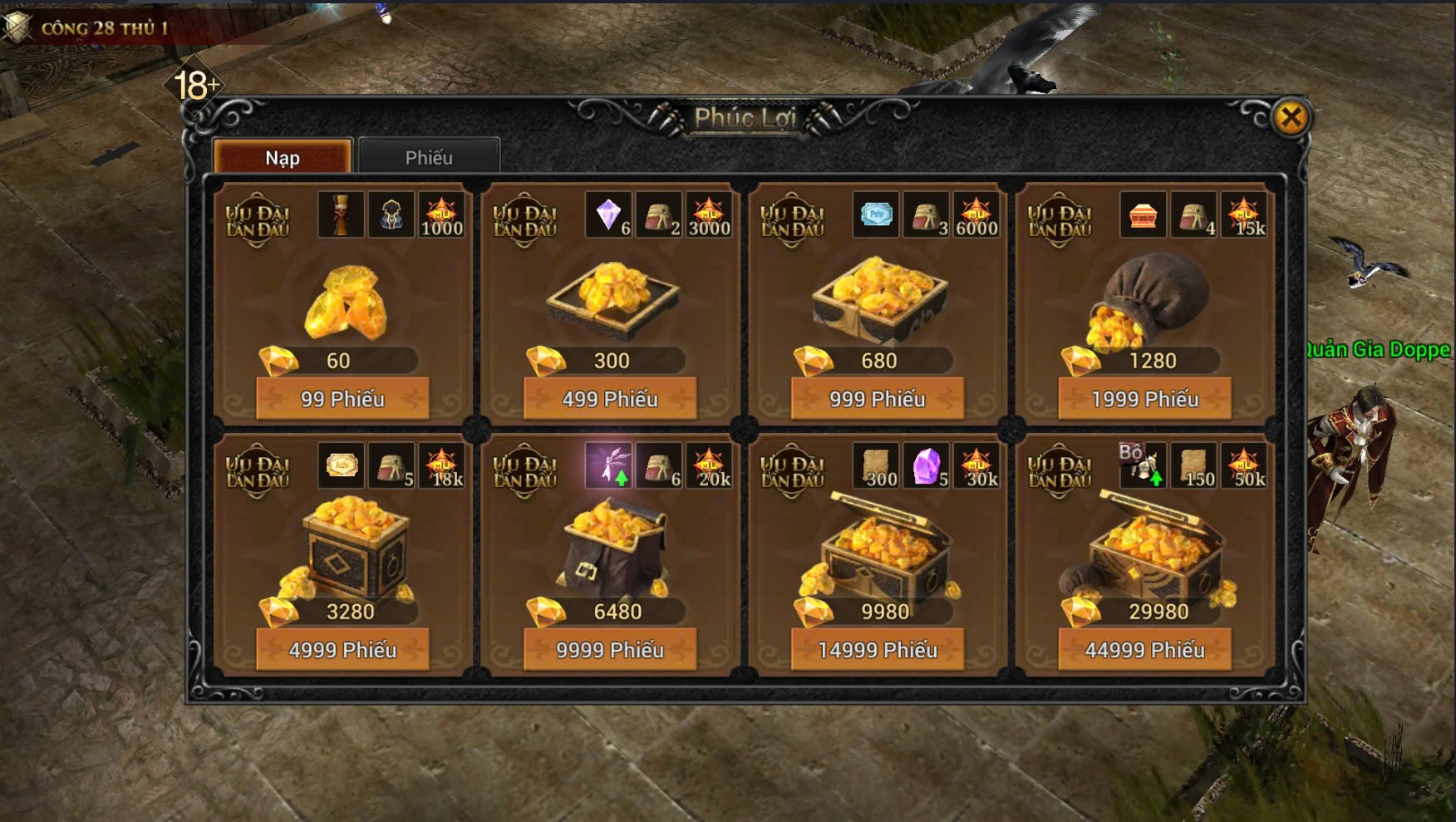Select the 9999 Phiếu buy button
1456x822 pixels.
pos(610,650)
